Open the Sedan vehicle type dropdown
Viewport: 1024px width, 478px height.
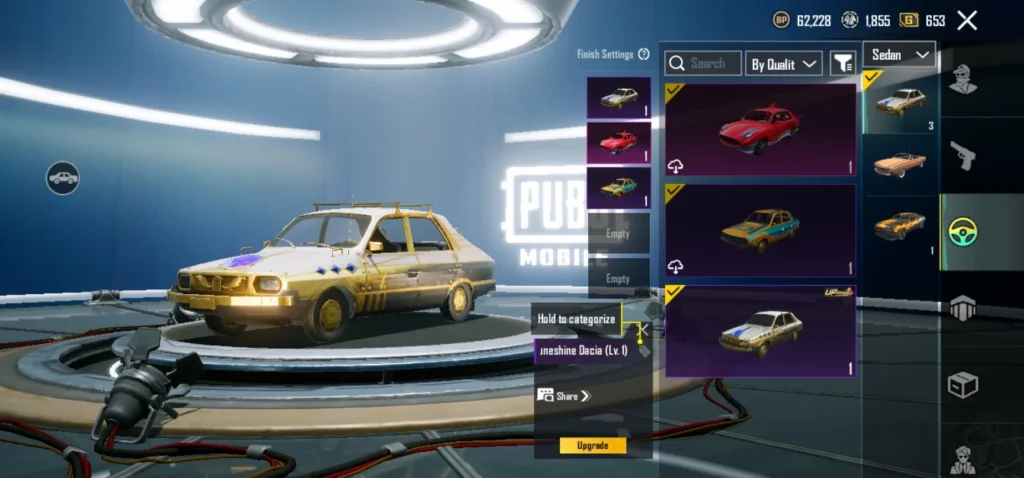click(x=898, y=54)
